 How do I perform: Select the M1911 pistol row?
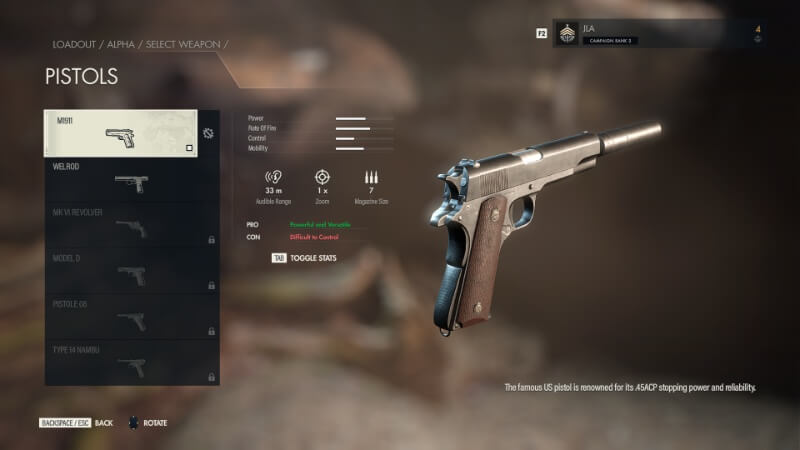tap(120, 133)
